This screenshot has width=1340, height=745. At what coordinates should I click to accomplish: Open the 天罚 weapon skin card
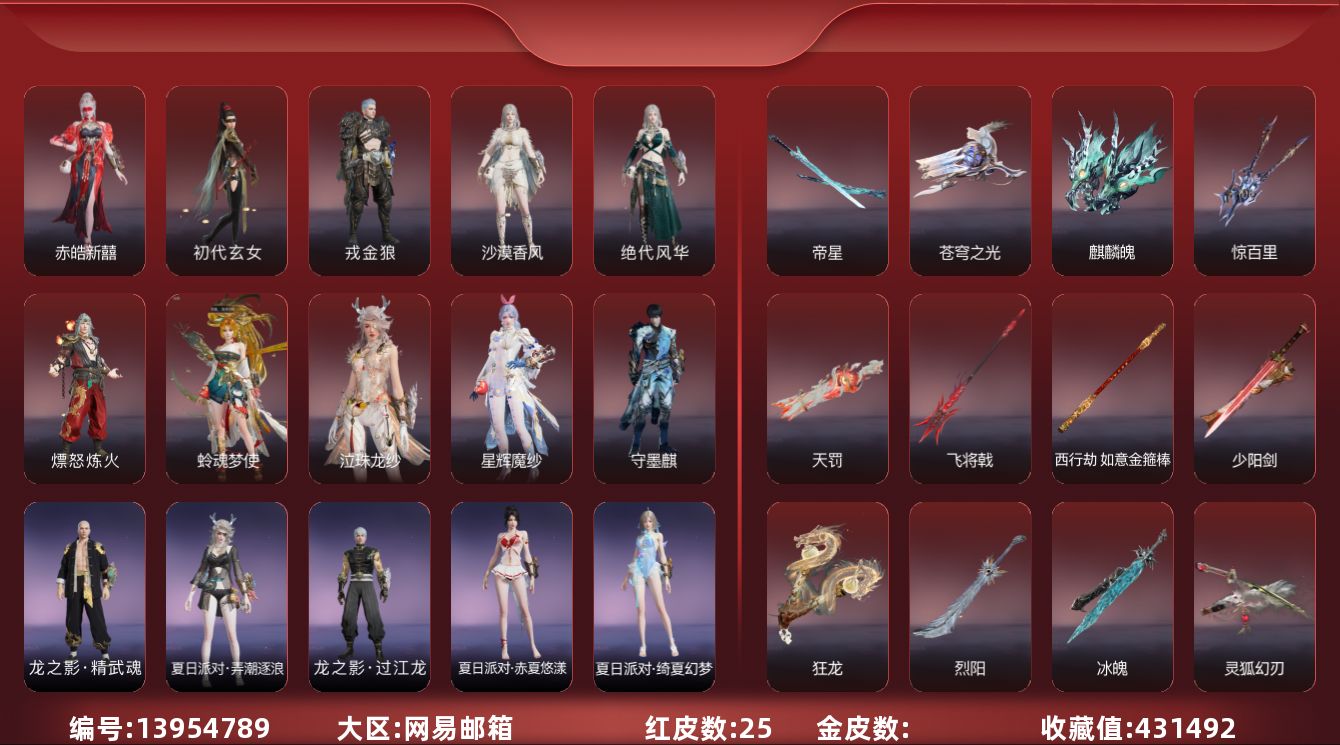[x=827, y=388]
